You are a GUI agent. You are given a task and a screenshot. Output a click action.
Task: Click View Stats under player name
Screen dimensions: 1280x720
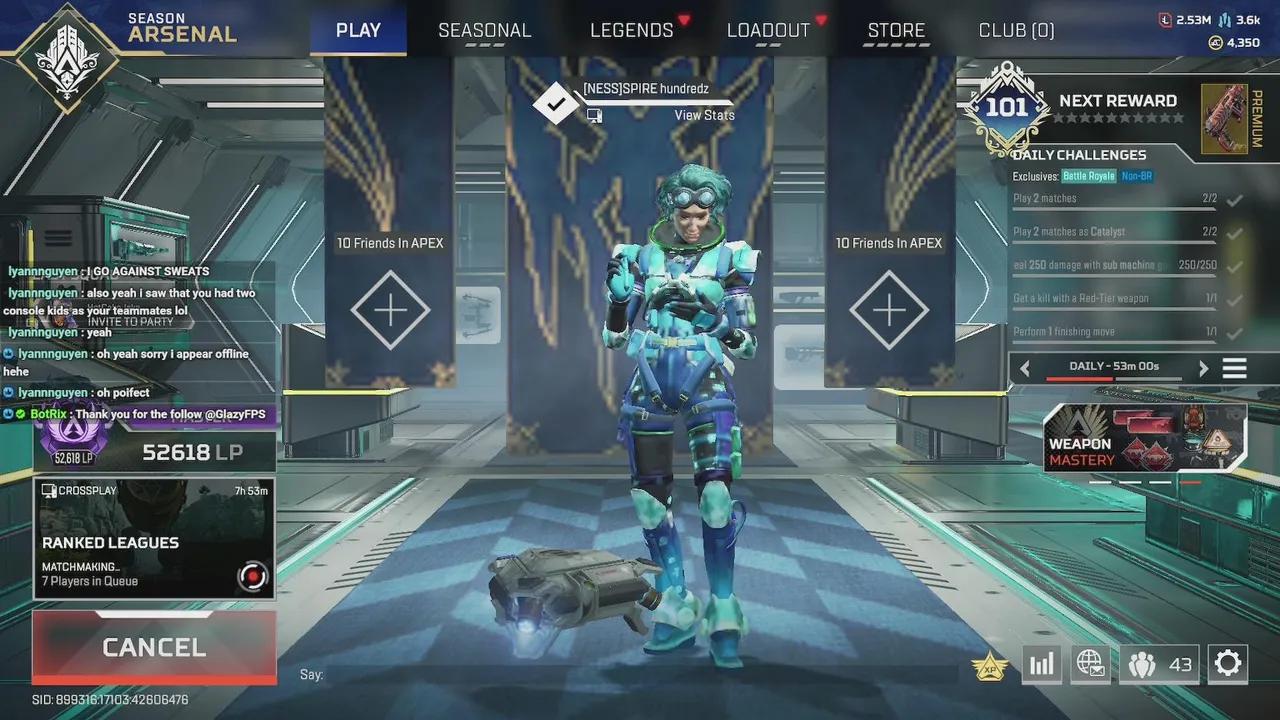[704, 115]
